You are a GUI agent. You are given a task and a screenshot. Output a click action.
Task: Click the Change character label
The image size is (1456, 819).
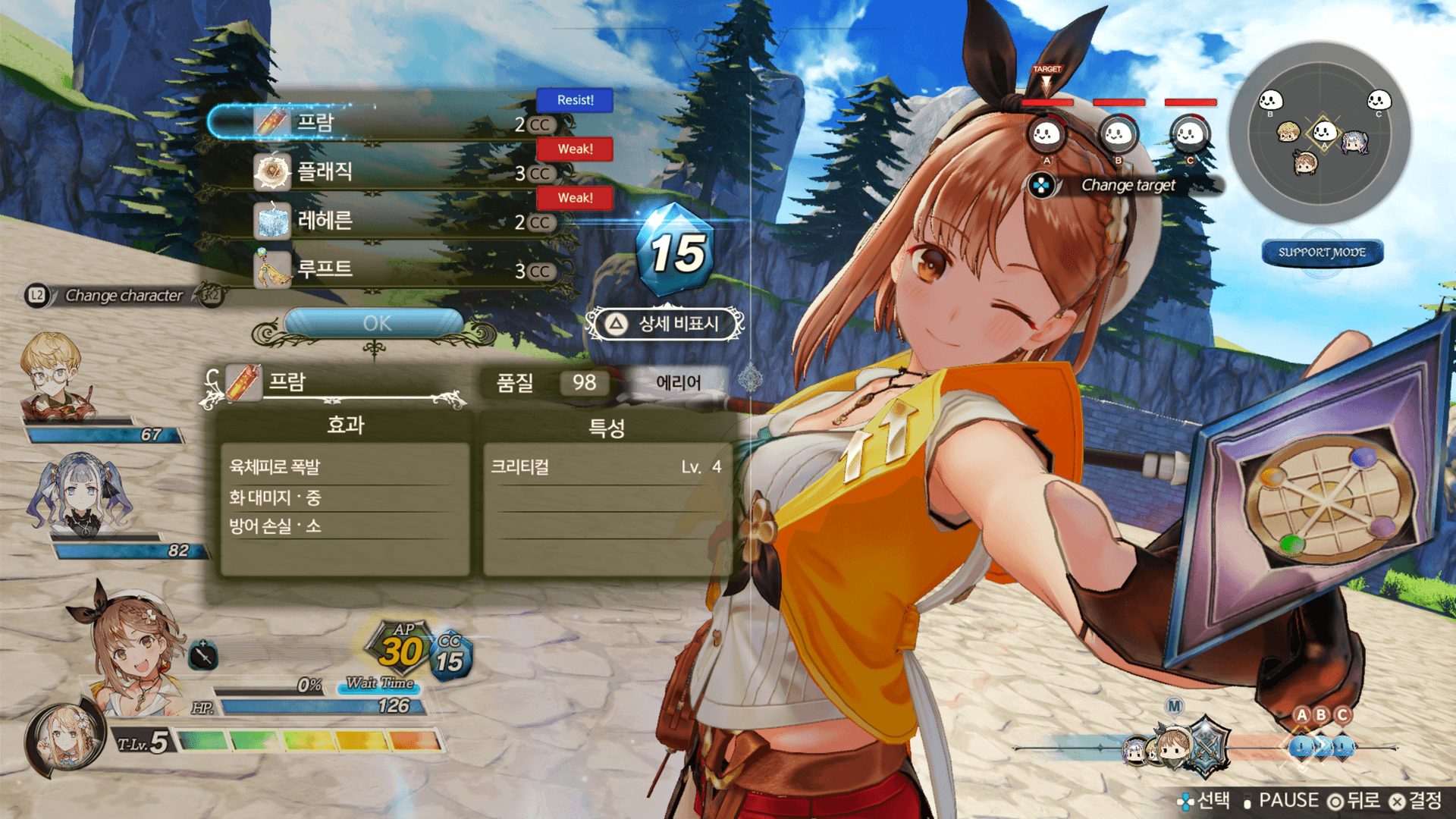pyautogui.click(x=124, y=295)
